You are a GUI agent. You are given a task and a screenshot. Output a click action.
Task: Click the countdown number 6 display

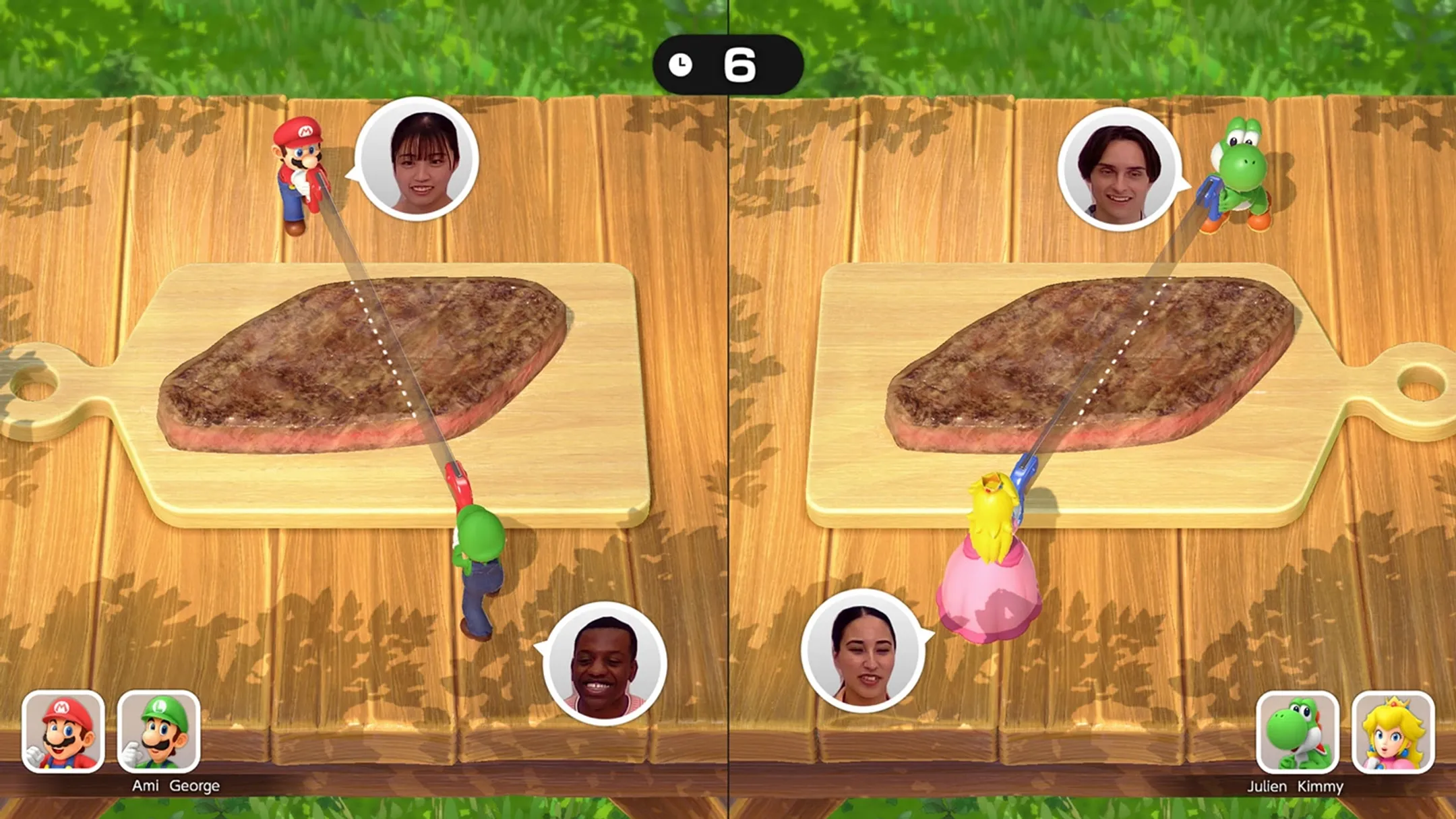(x=741, y=64)
